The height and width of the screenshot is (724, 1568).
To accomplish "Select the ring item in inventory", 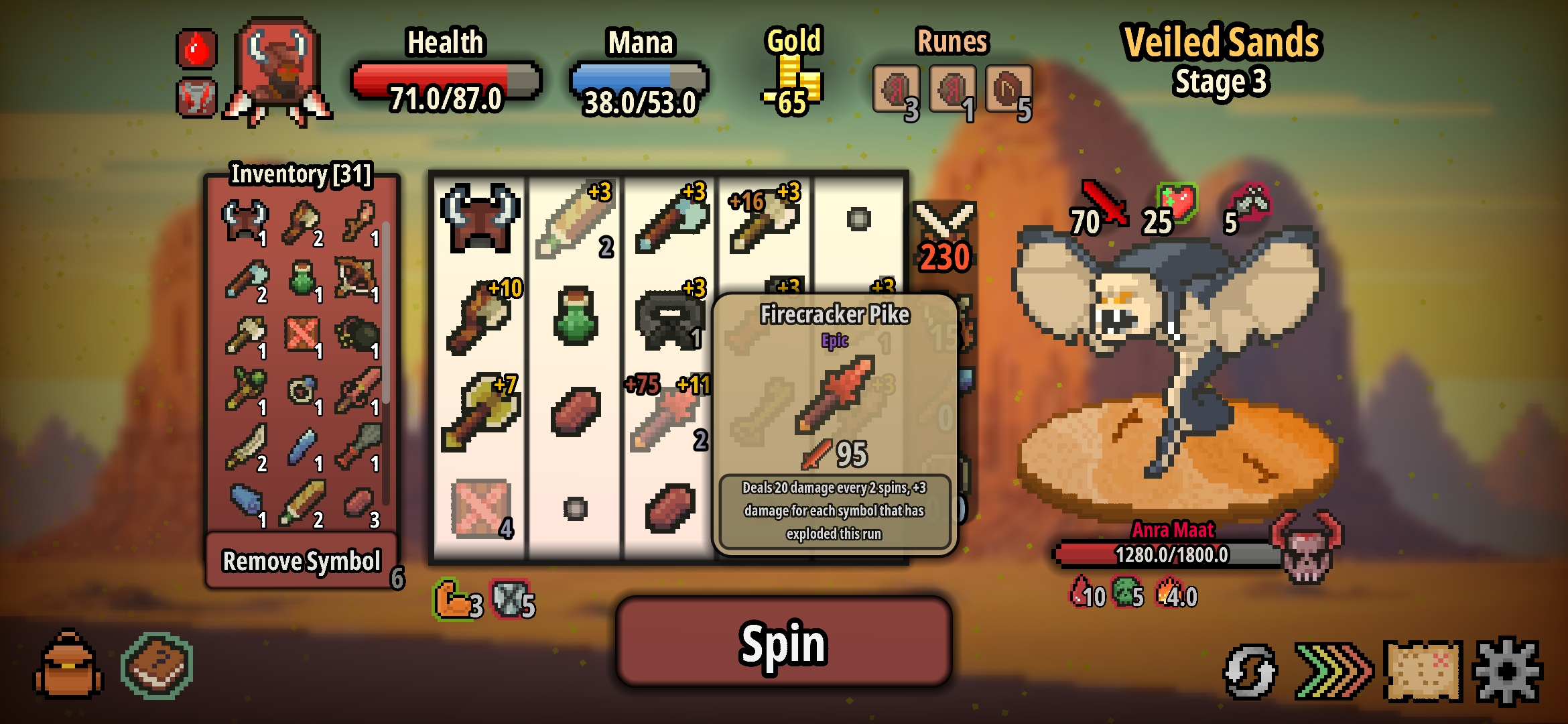I will 301,390.
